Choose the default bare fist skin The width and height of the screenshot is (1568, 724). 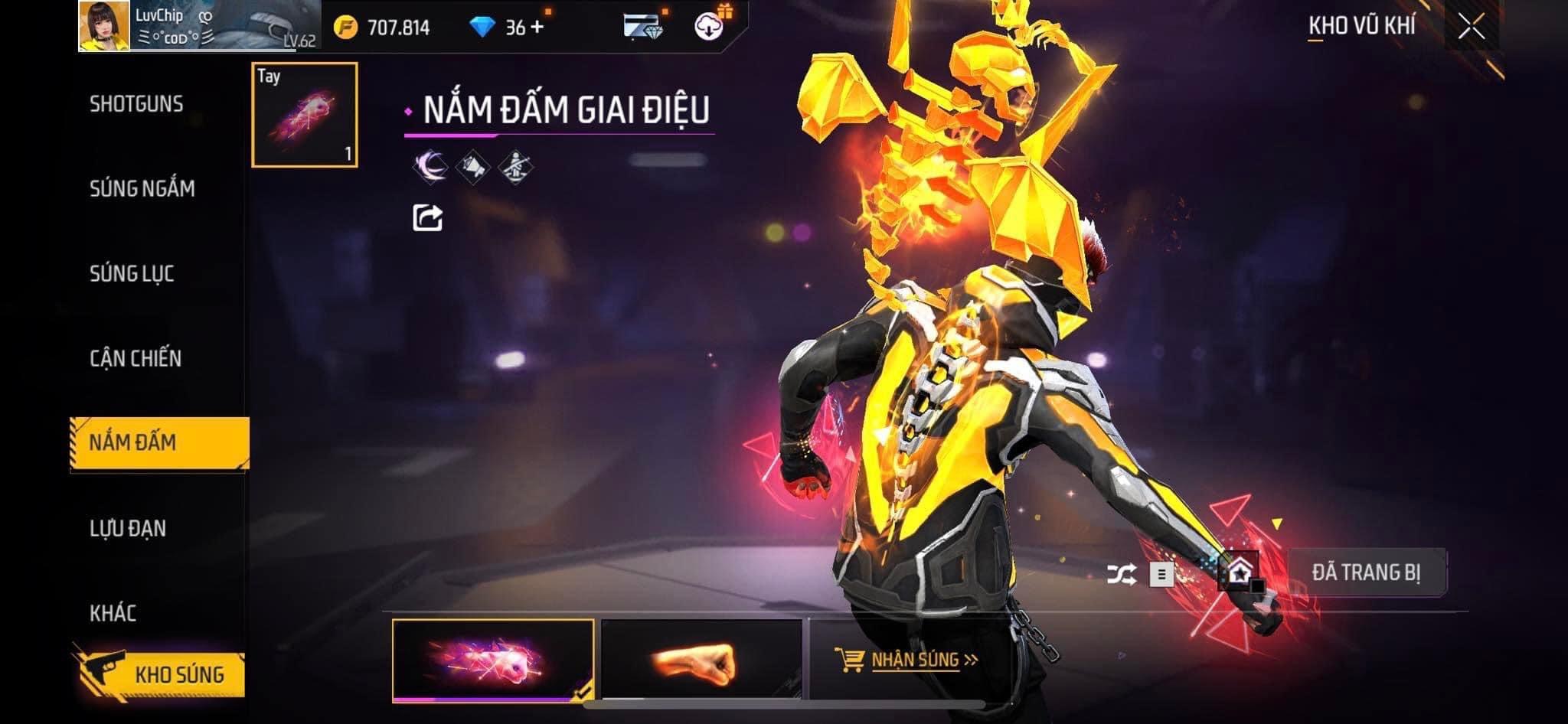click(701, 660)
